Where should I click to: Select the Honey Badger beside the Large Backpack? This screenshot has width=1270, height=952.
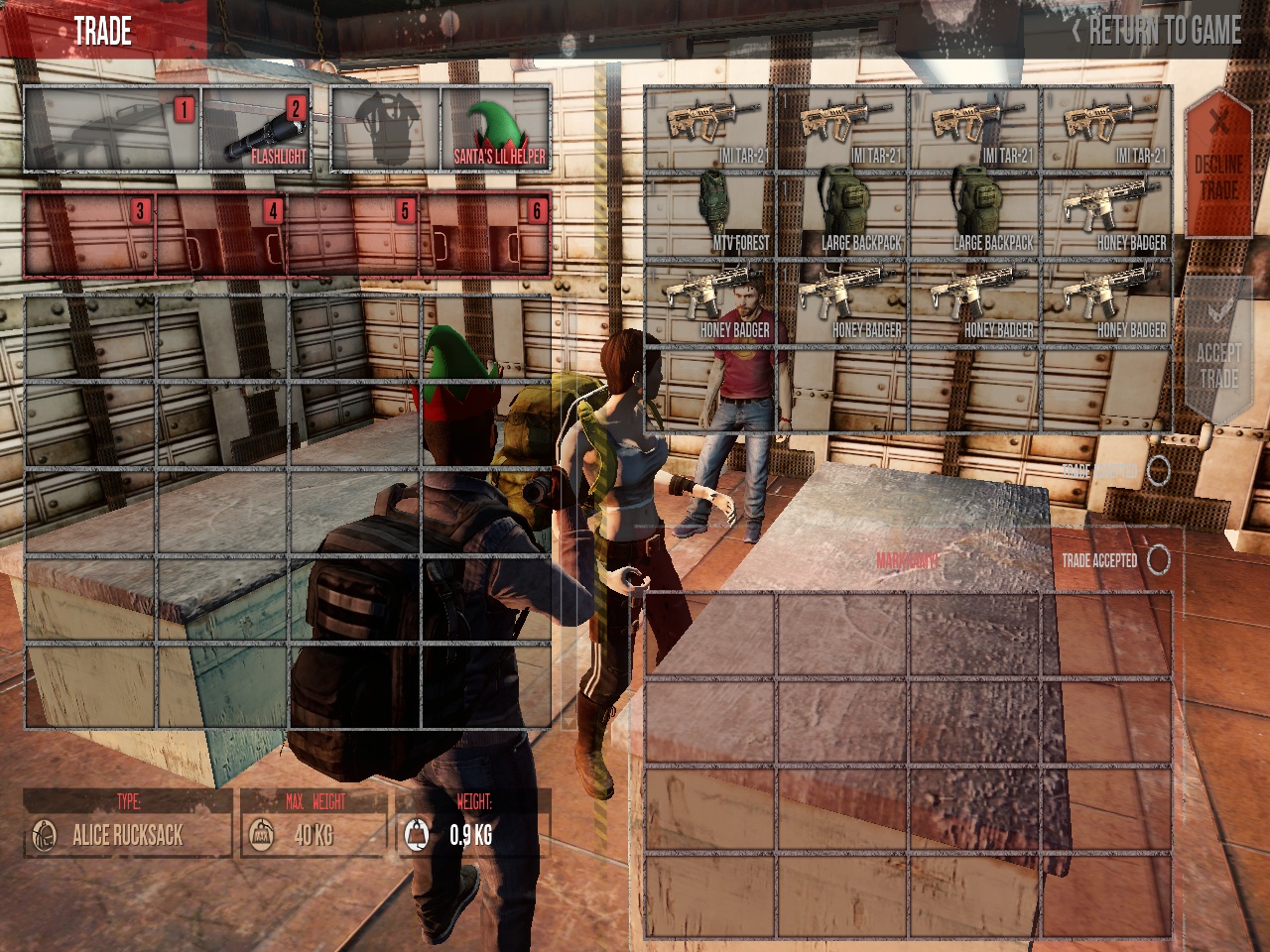1106,216
